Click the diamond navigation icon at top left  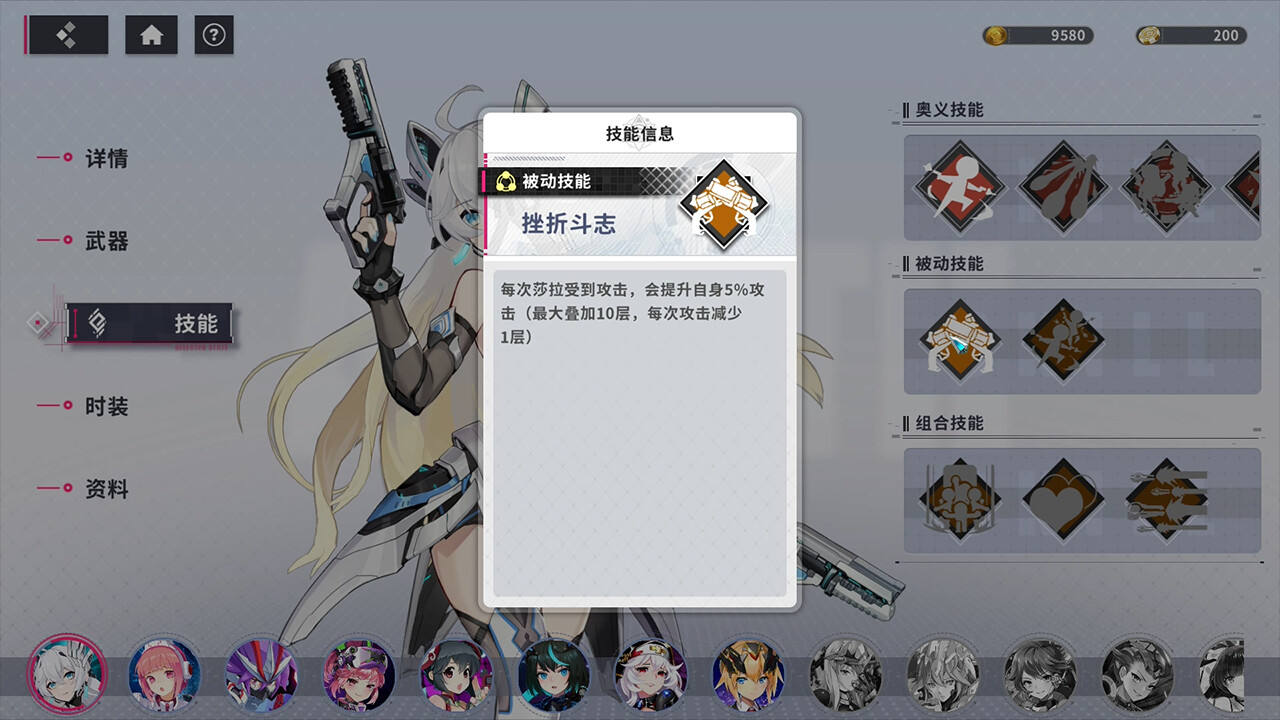point(67,34)
